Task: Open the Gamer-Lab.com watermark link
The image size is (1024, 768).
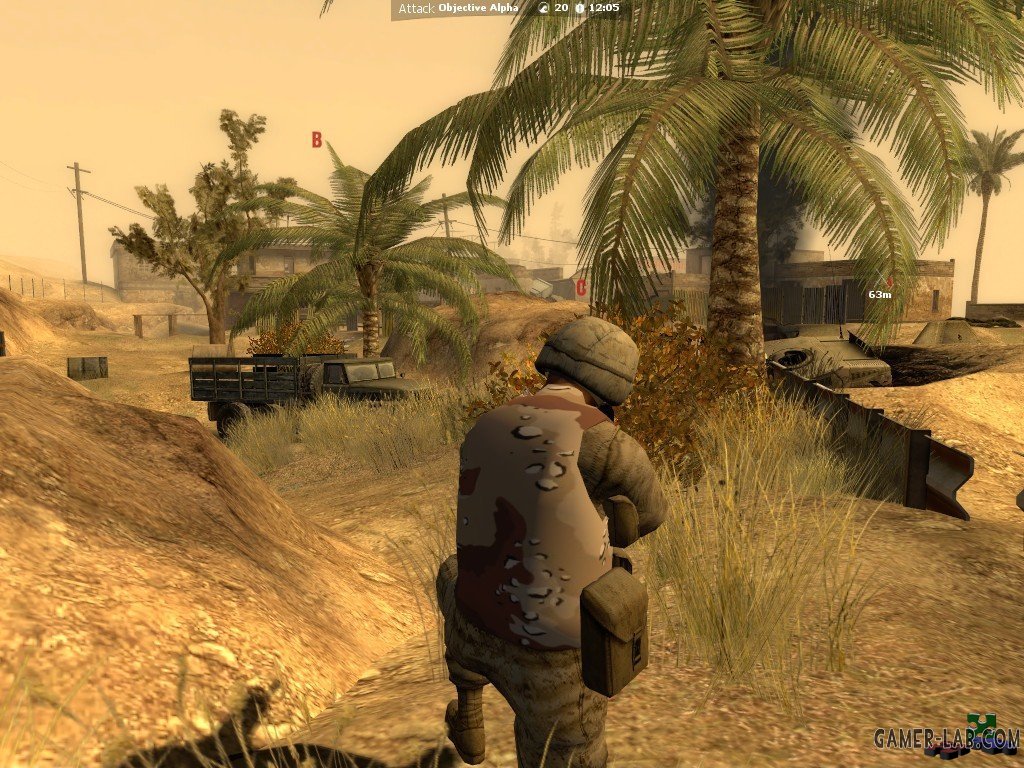Action: click(945, 738)
